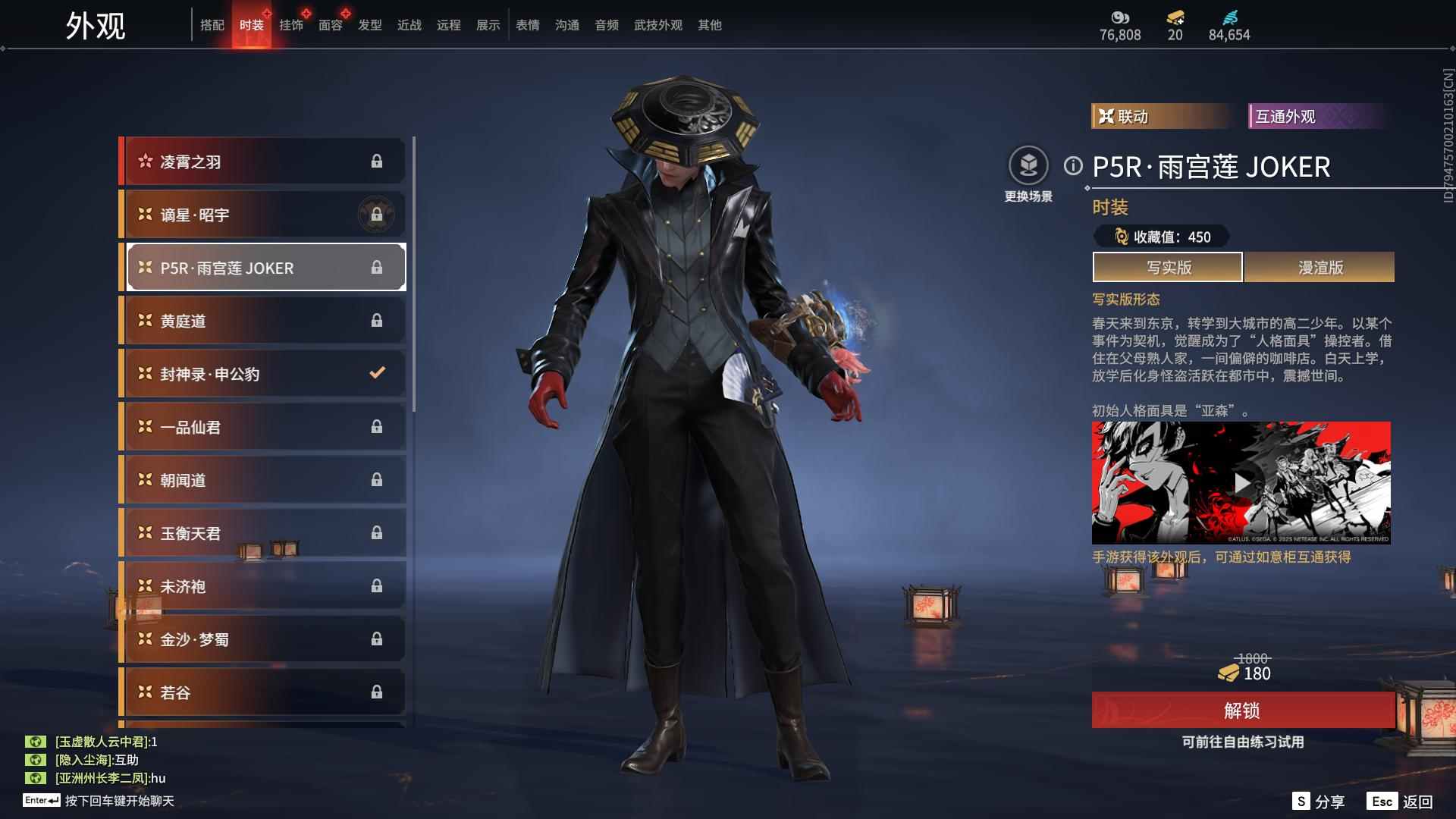
Task: Unlock the outfit with the 解锁 button
Action: click(1242, 711)
